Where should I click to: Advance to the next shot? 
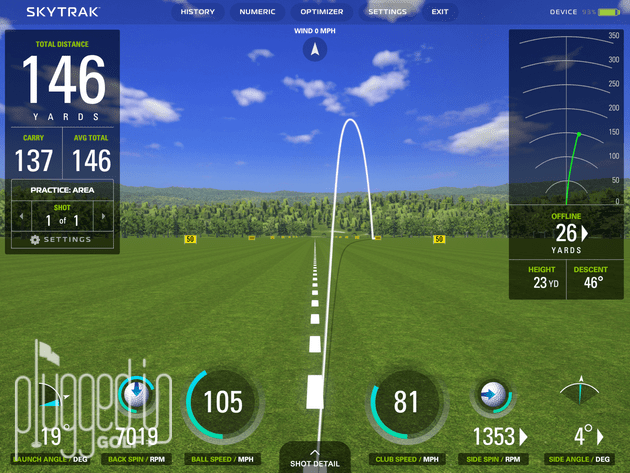coord(103,216)
